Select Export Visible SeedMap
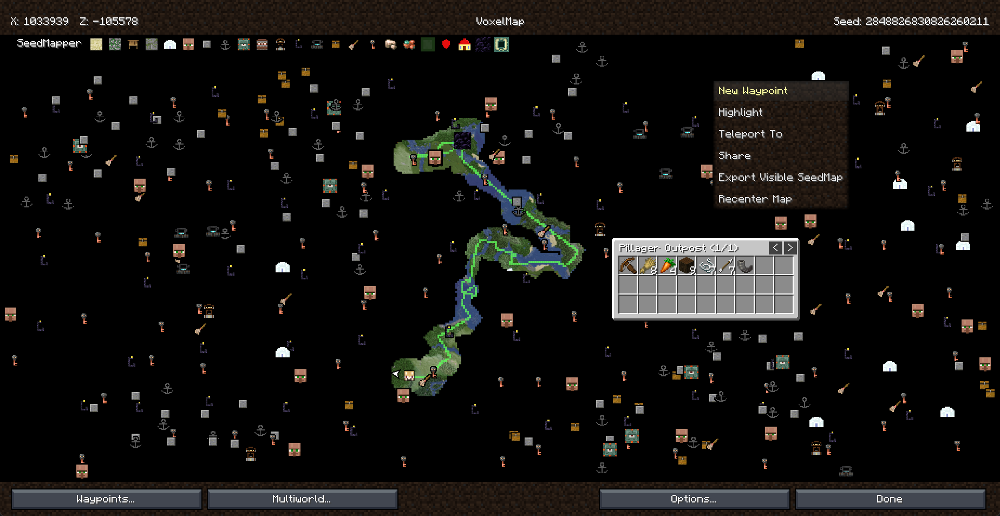Viewport: 1000px width, 516px height. (780, 177)
